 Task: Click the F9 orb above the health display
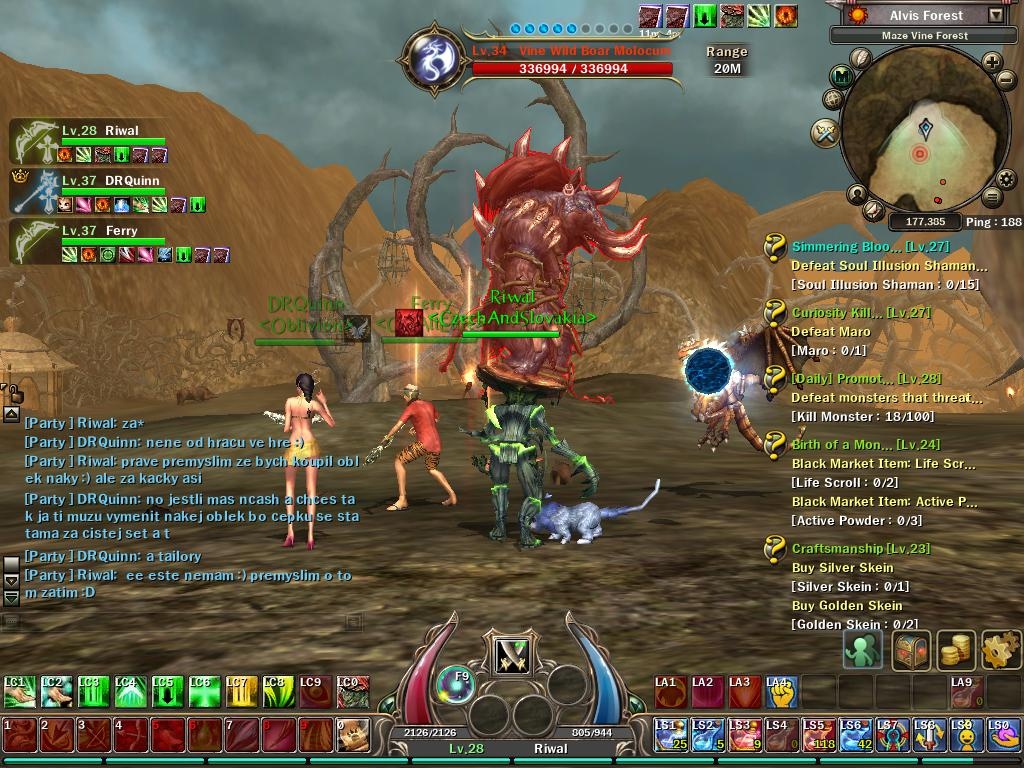click(x=454, y=683)
